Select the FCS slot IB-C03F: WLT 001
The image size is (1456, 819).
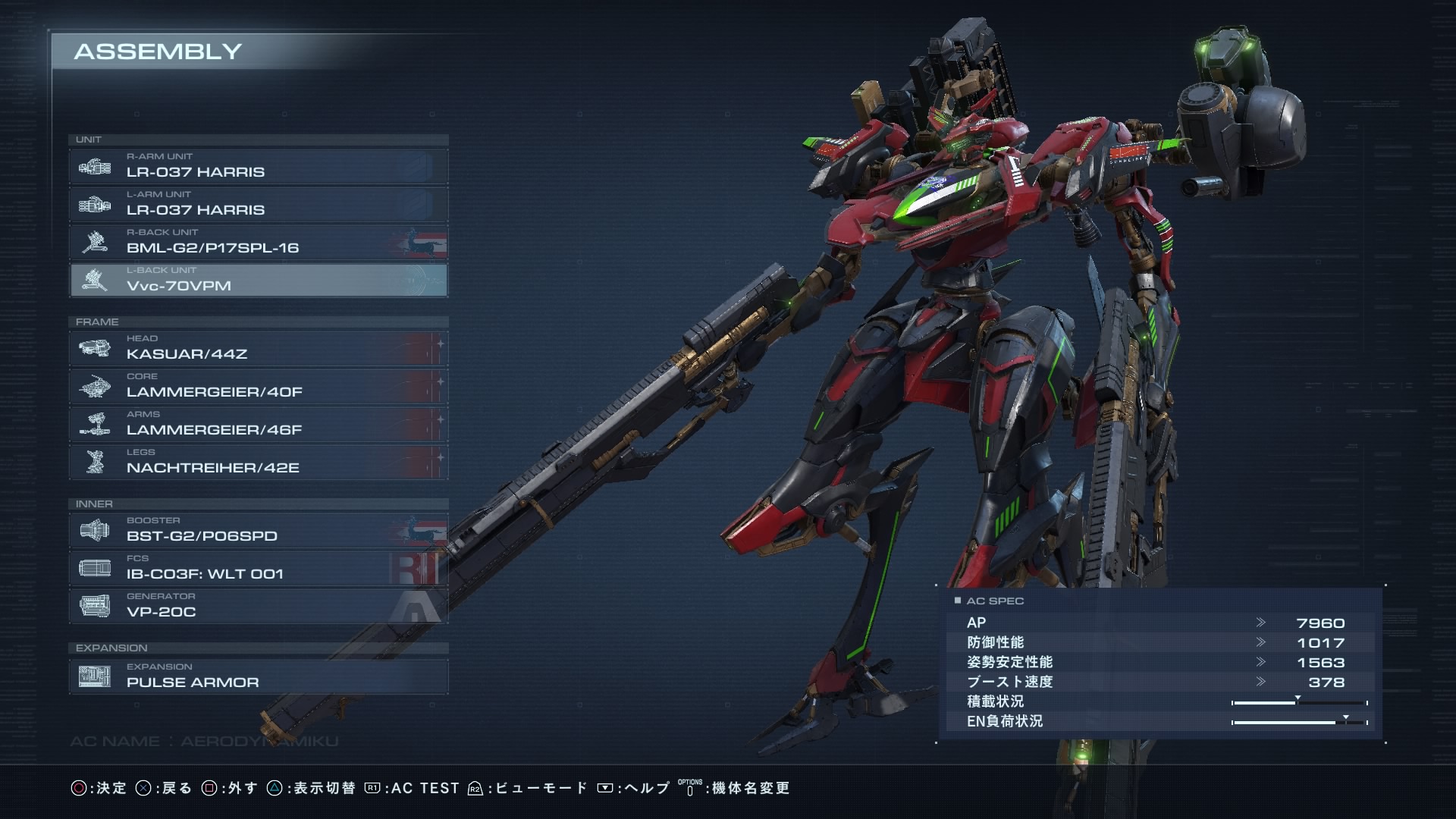tap(258, 568)
